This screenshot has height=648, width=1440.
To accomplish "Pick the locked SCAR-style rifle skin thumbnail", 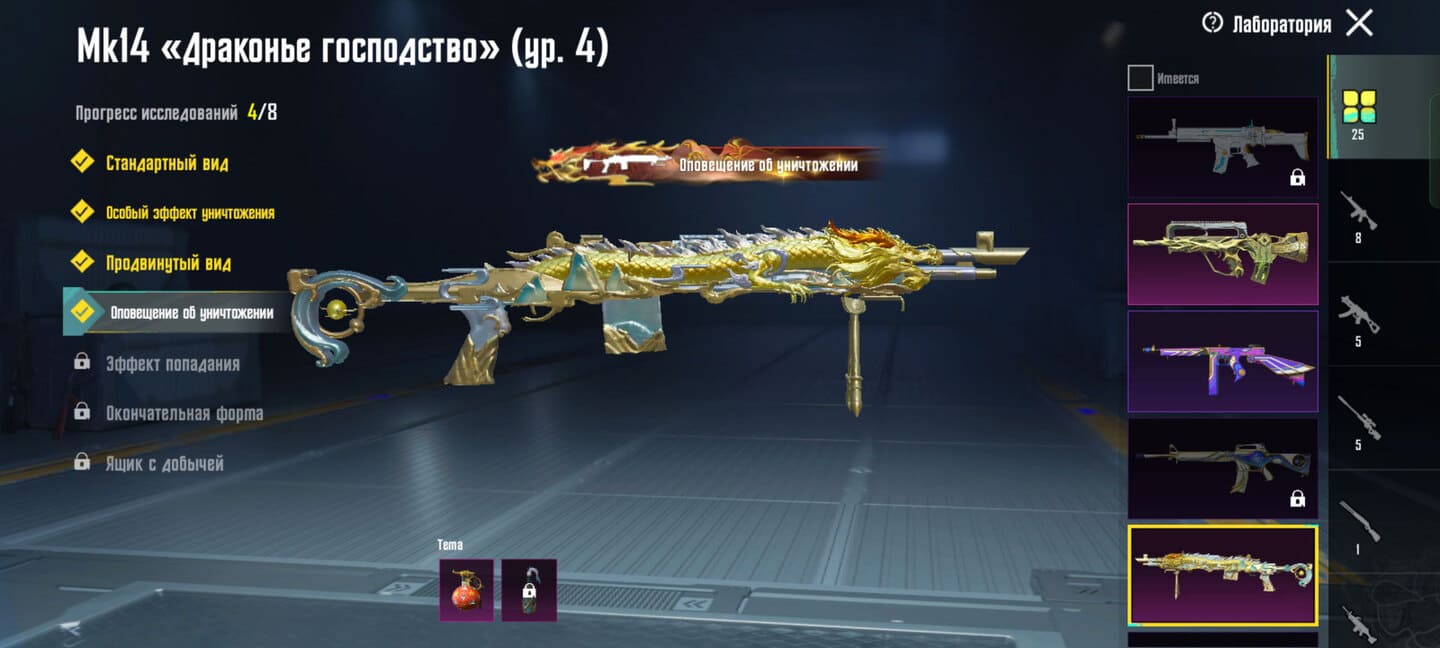I will click(x=1222, y=147).
